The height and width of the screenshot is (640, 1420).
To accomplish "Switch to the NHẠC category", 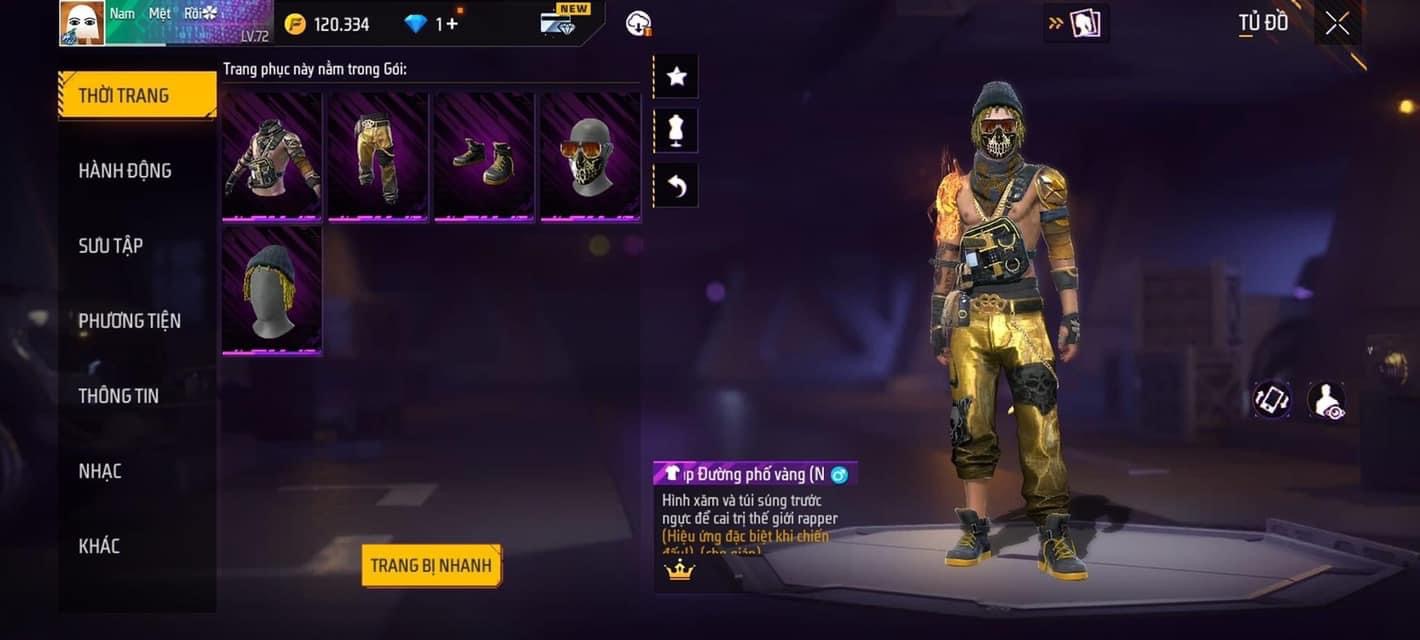I will point(100,471).
